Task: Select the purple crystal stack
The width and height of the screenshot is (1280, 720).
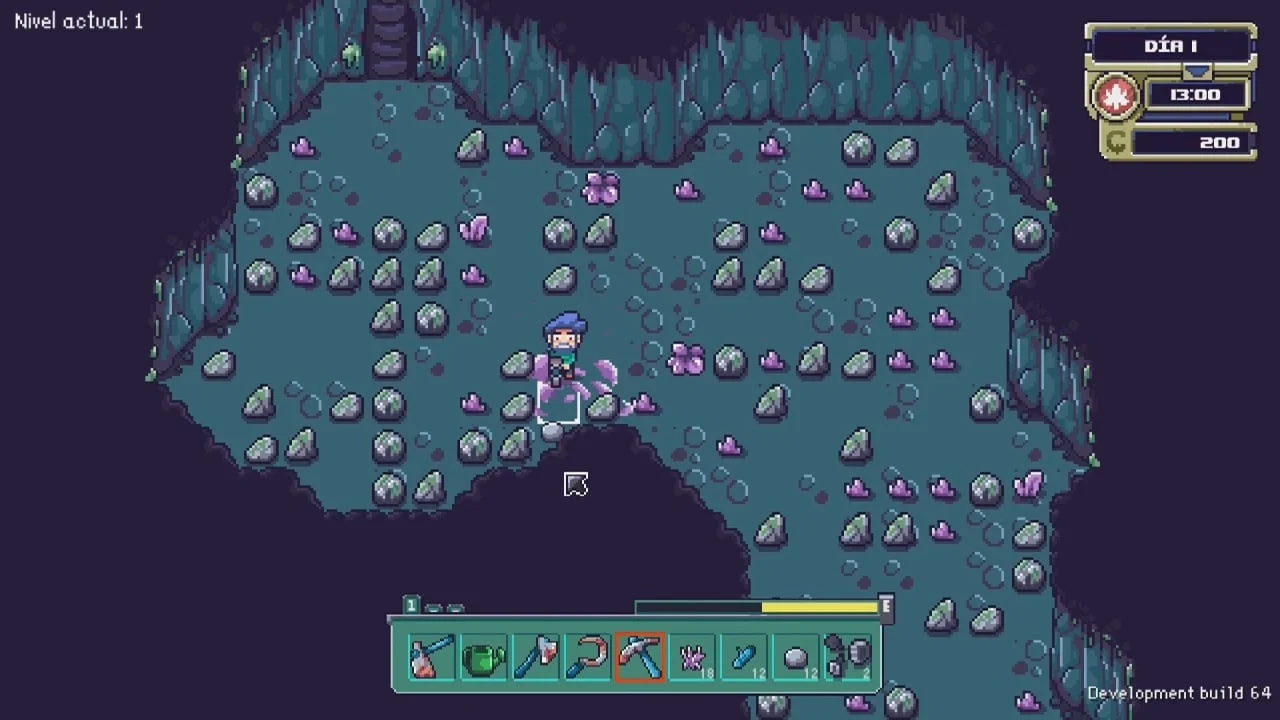Action: [x=692, y=657]
